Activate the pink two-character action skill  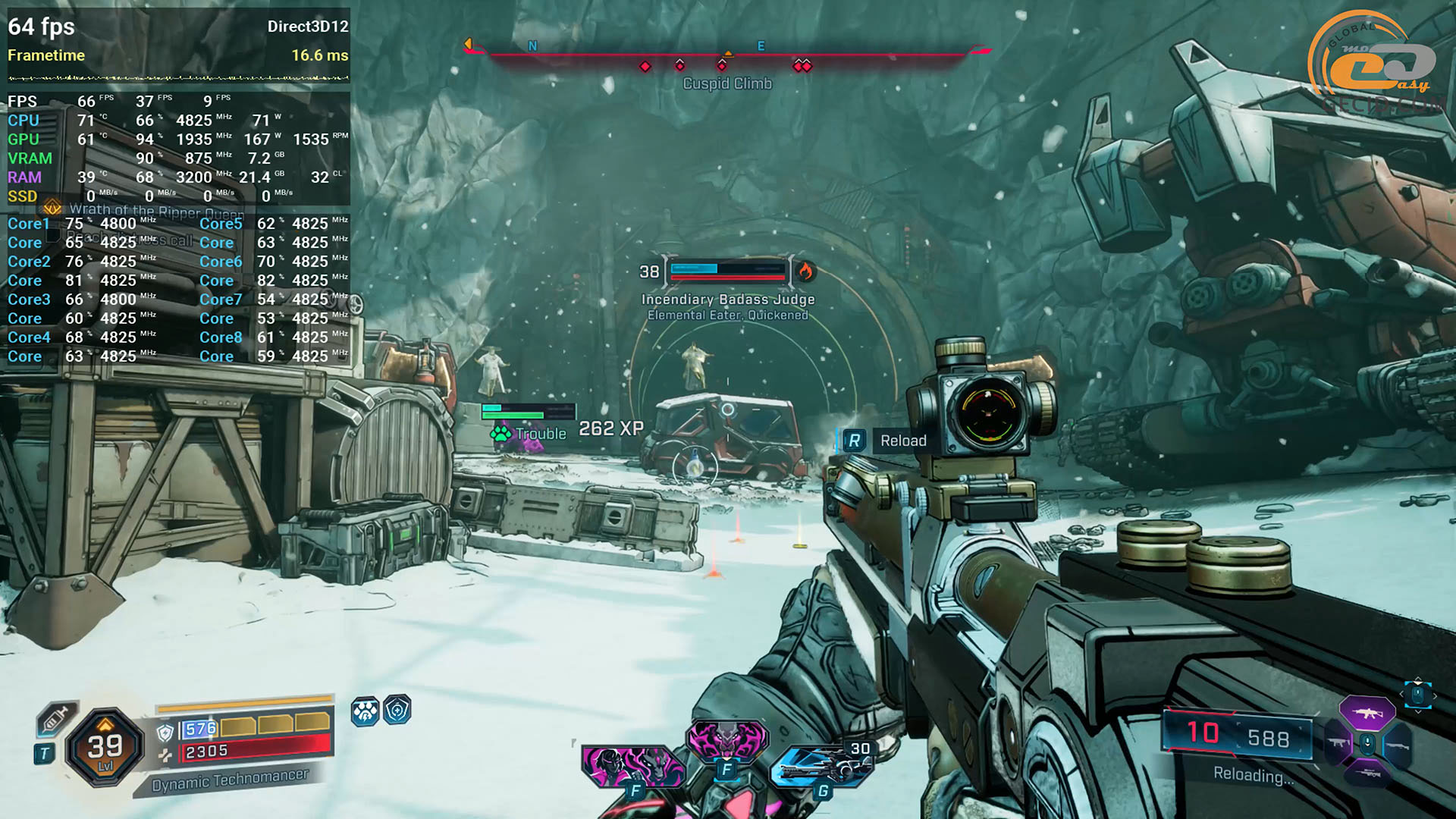631,765
